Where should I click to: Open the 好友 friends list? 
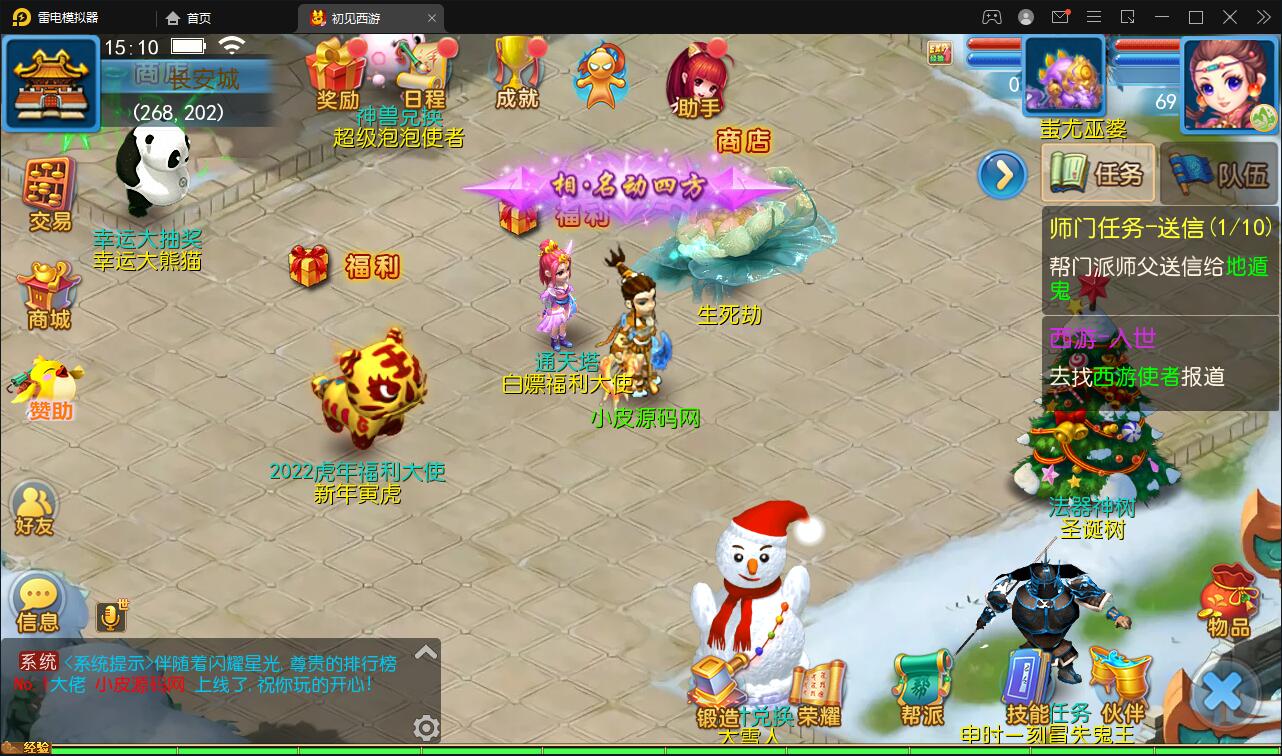[x=34, y=508]
